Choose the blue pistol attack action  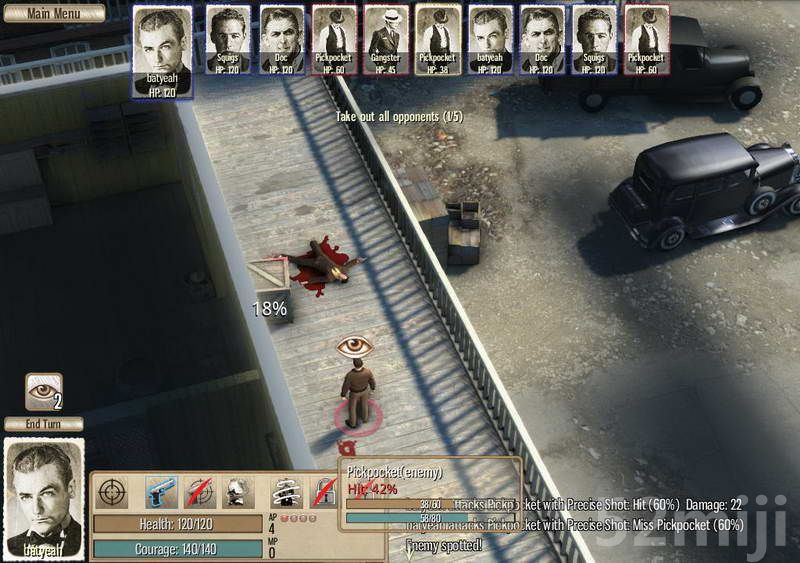pyautogui.click(x=161, y=491)
